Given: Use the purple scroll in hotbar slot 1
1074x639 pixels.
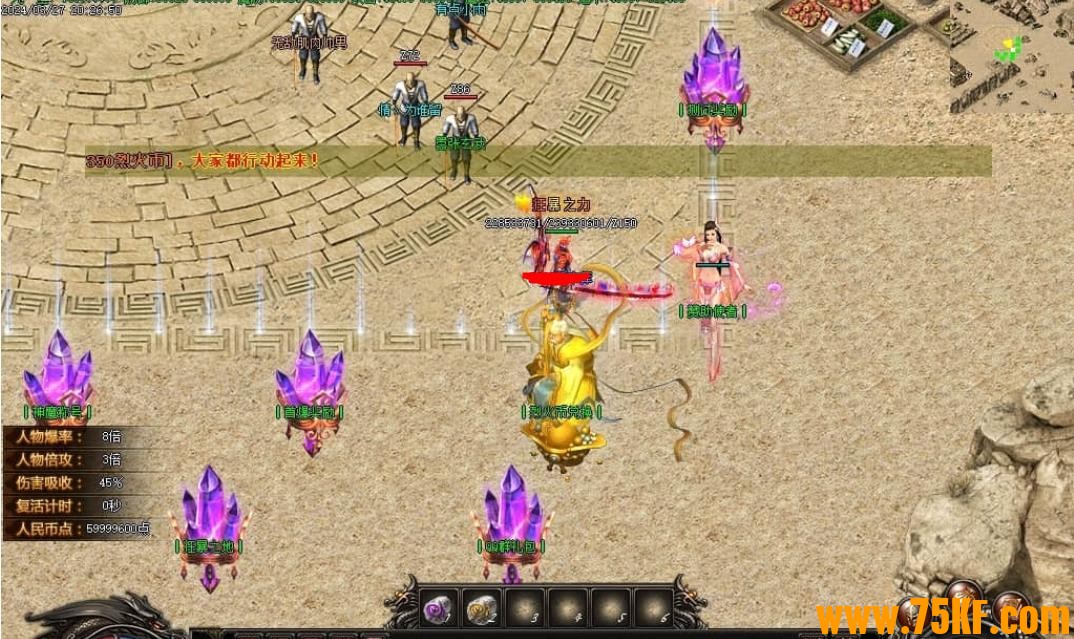Looking at the screenshot, I should point(439,607).
